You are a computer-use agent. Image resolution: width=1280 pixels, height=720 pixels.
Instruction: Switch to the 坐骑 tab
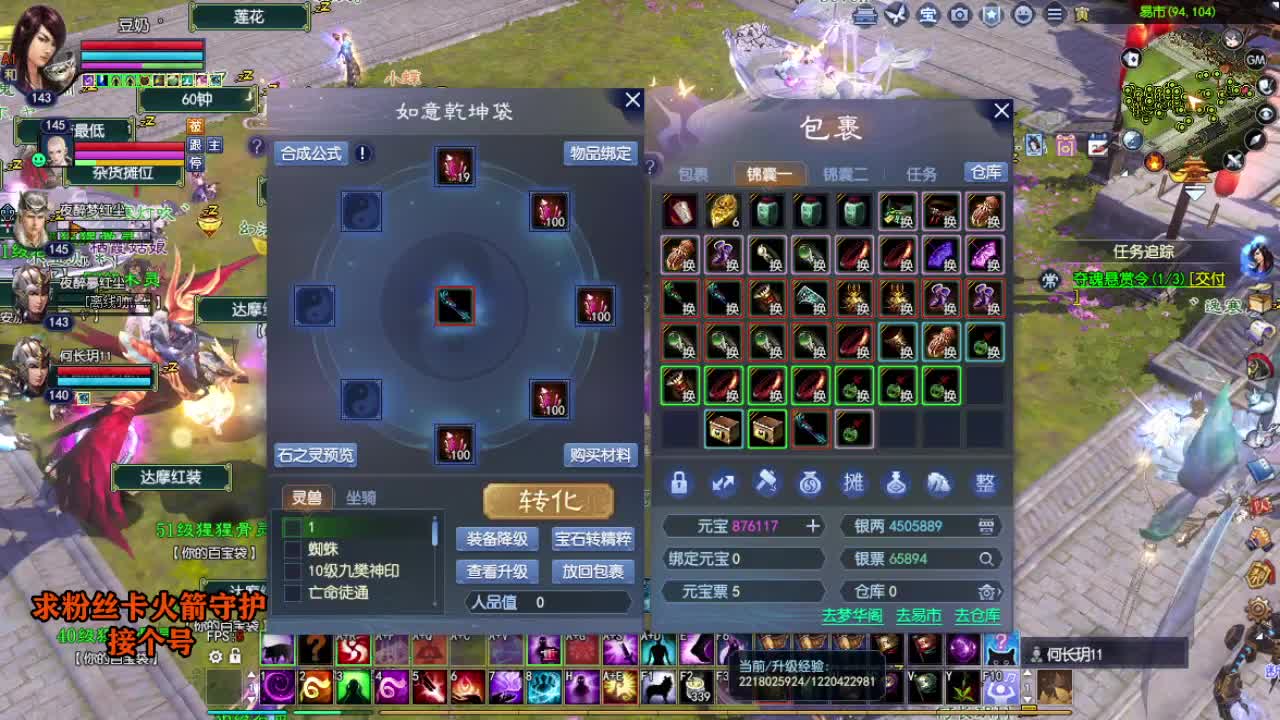[x=360, y=498]
